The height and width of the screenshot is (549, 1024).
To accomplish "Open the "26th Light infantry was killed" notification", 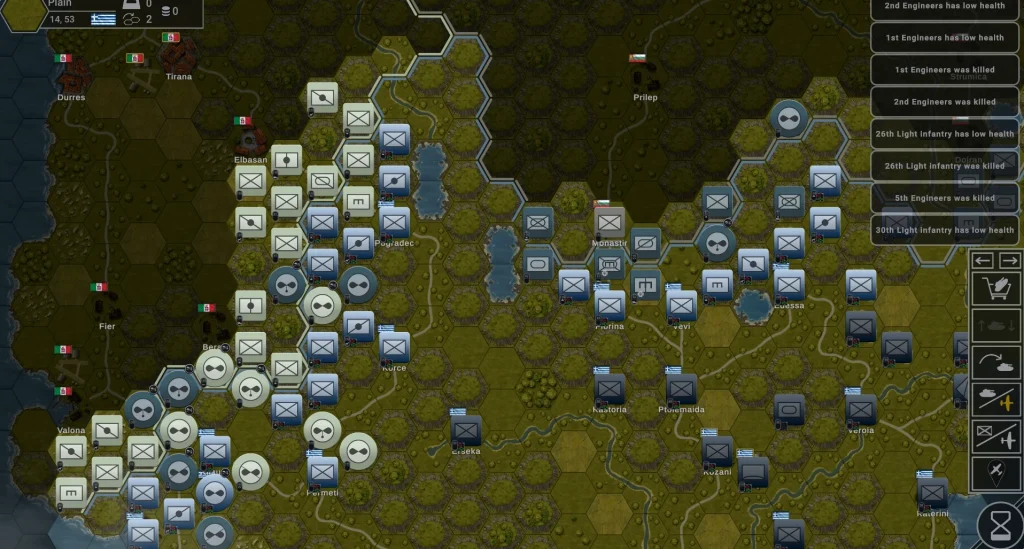I will pos(944,166).
